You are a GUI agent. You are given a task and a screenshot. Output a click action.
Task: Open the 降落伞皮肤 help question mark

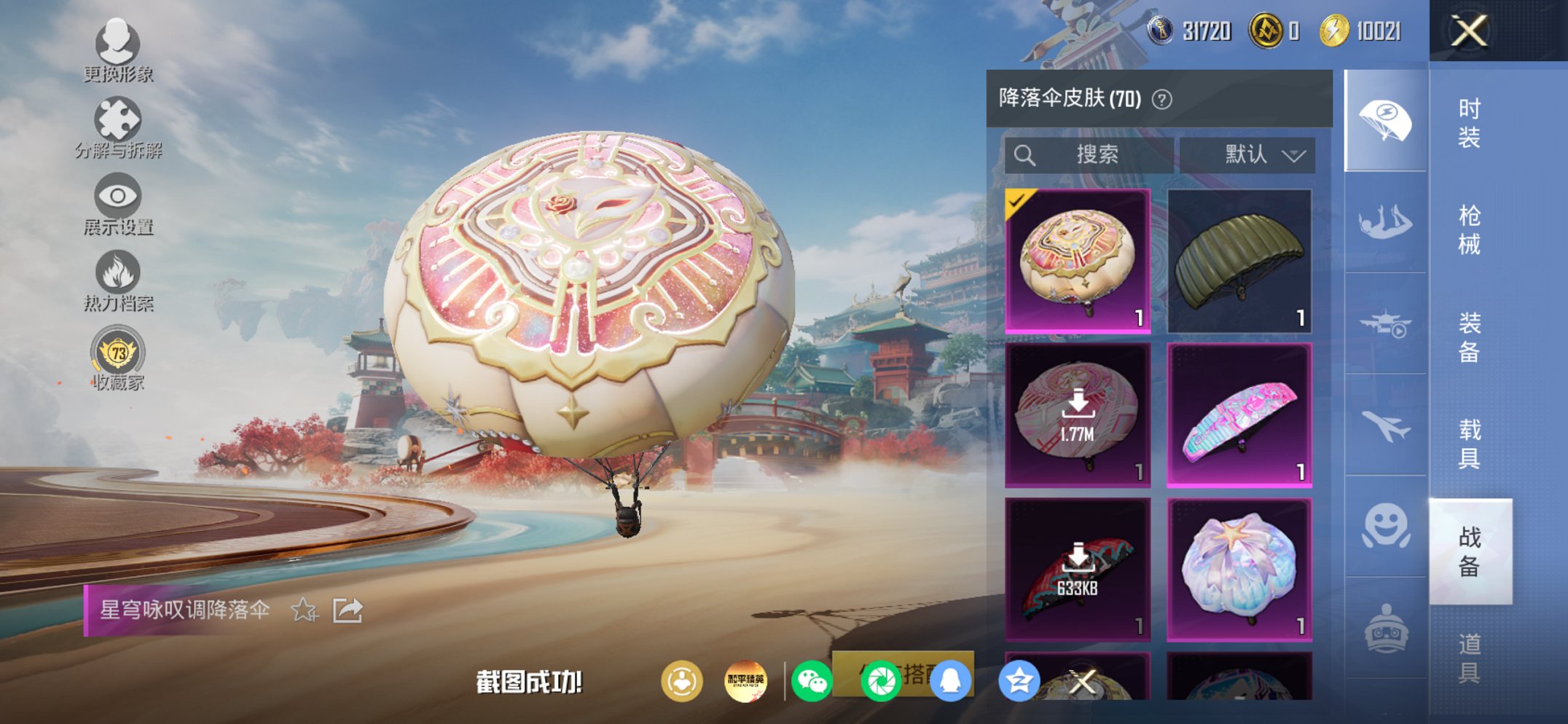[x=1161, y=100]
